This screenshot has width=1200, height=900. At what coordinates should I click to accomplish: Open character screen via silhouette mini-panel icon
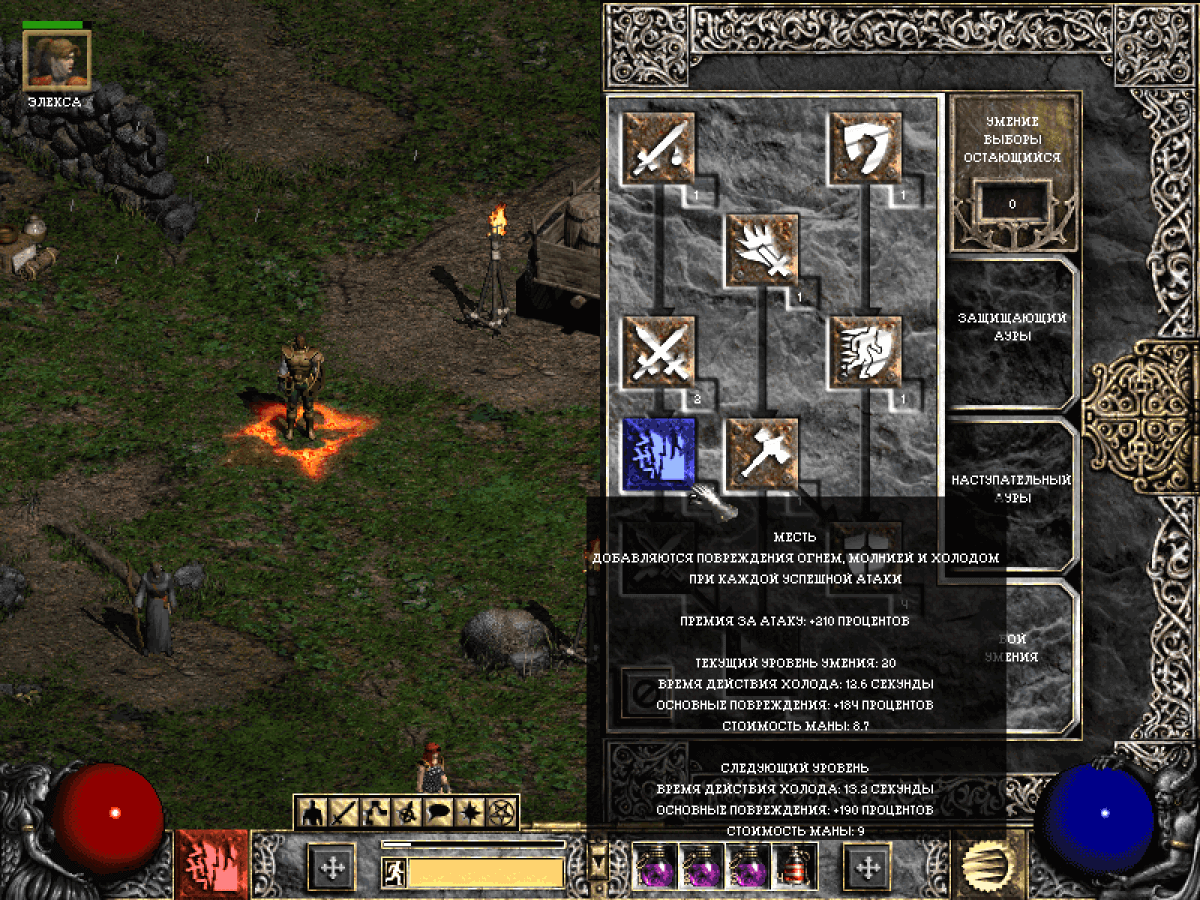click(x=313, y=813)
